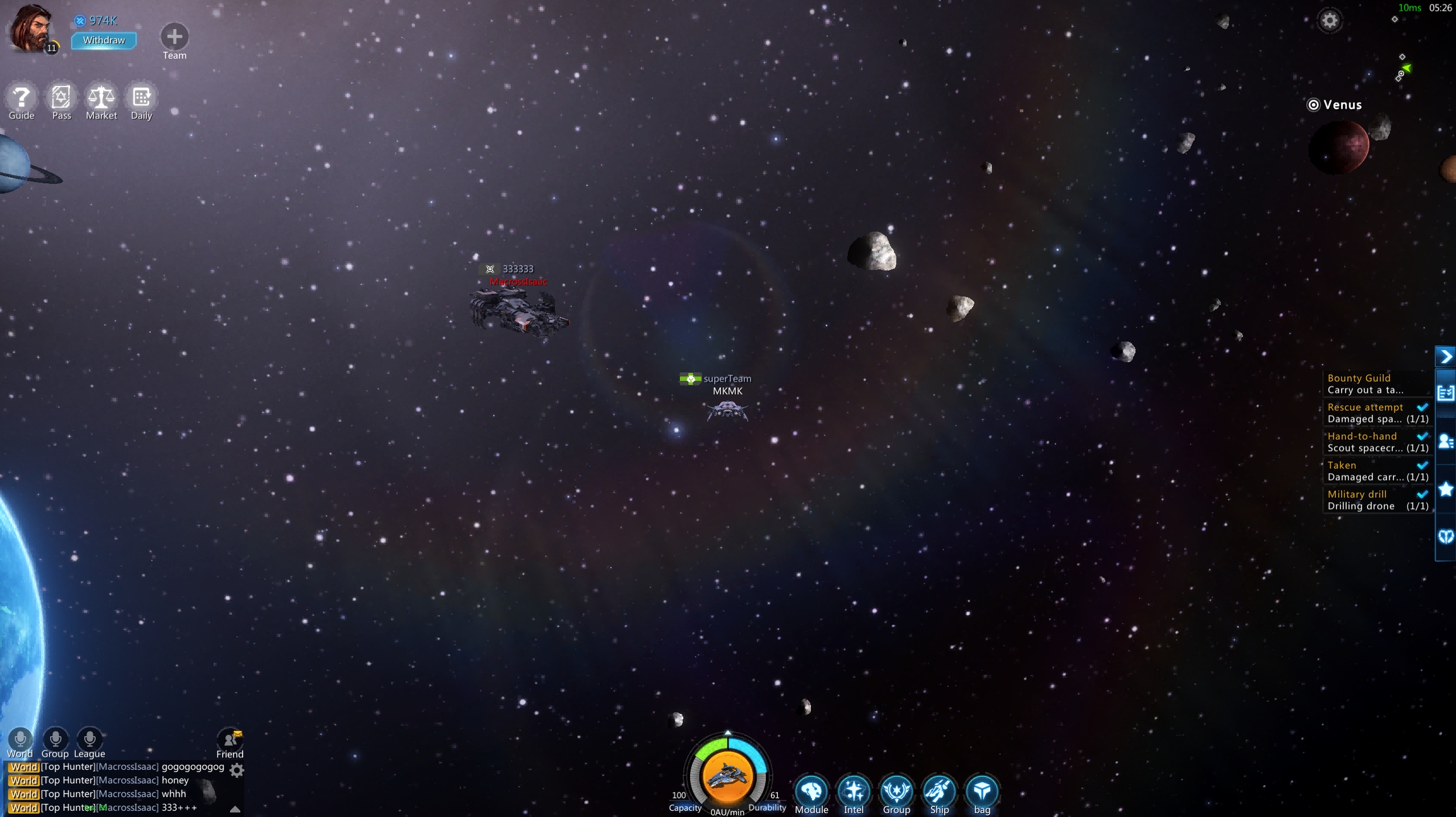Open the Module menu
1456x817 pixels.
[x=811, y=792]
